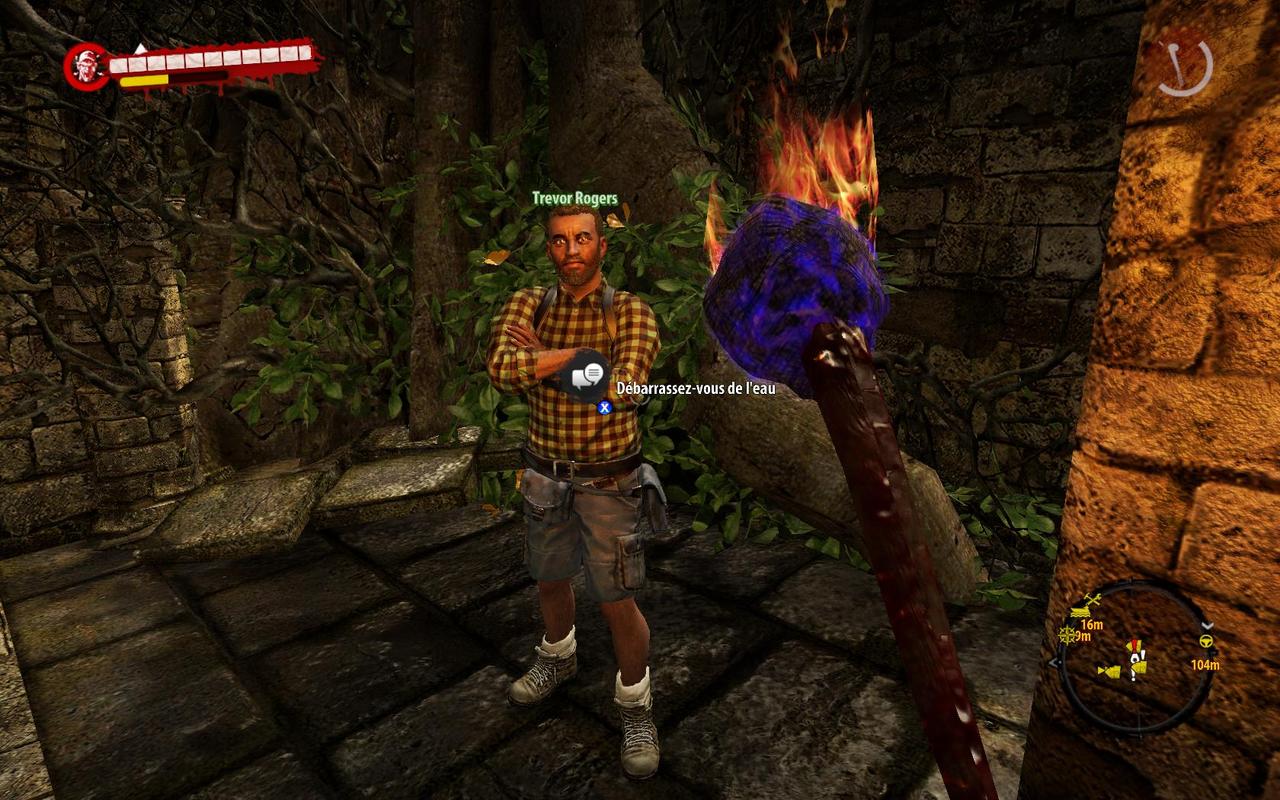Select the ship's wheel marker at 9m
1280x800 pixels.
click(x=1068, y=635)
